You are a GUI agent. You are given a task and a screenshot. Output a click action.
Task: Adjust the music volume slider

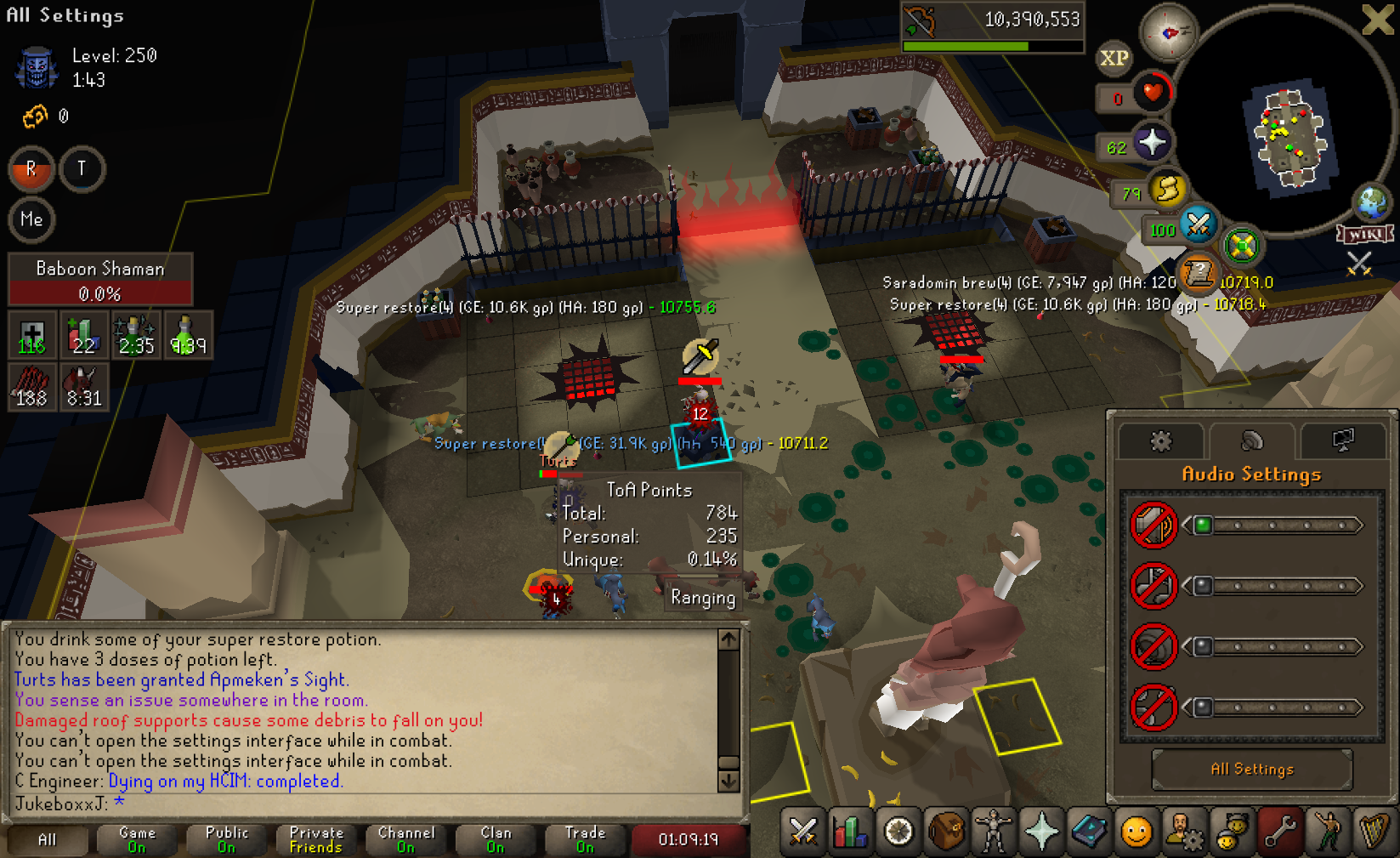1274,586
